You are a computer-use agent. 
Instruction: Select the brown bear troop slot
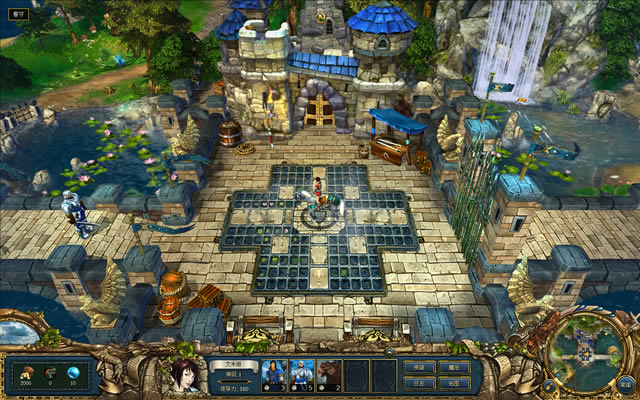[329, 374]
